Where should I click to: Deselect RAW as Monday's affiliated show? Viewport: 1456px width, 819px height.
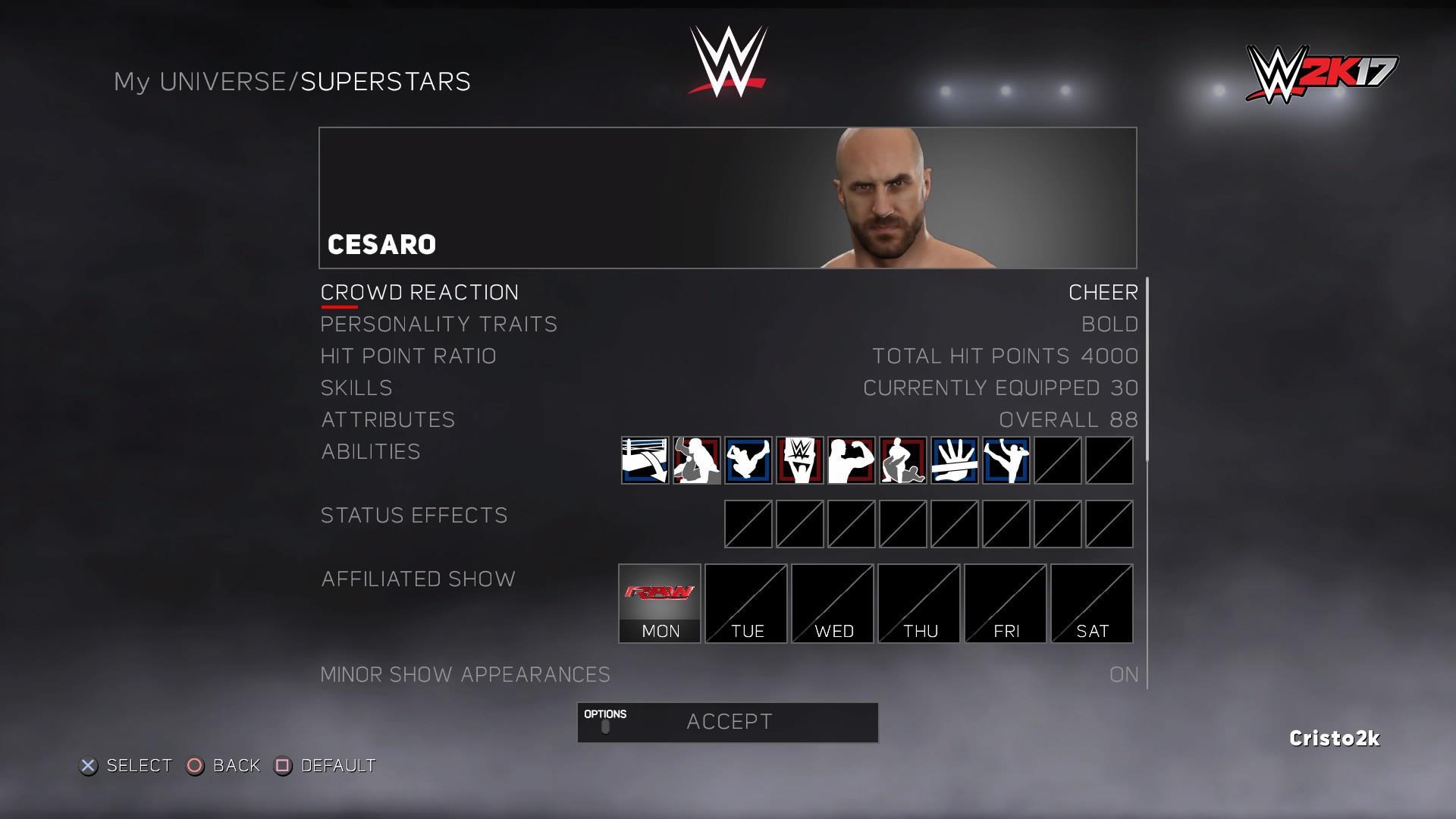(x=658, y=603)
